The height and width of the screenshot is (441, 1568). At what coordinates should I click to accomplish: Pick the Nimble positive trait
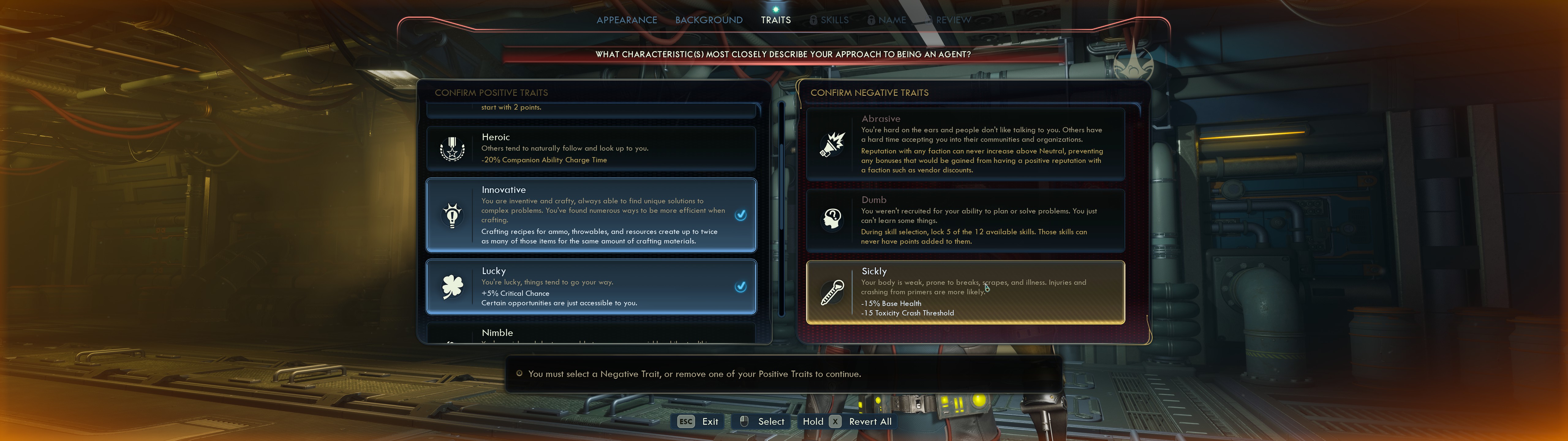590,333
